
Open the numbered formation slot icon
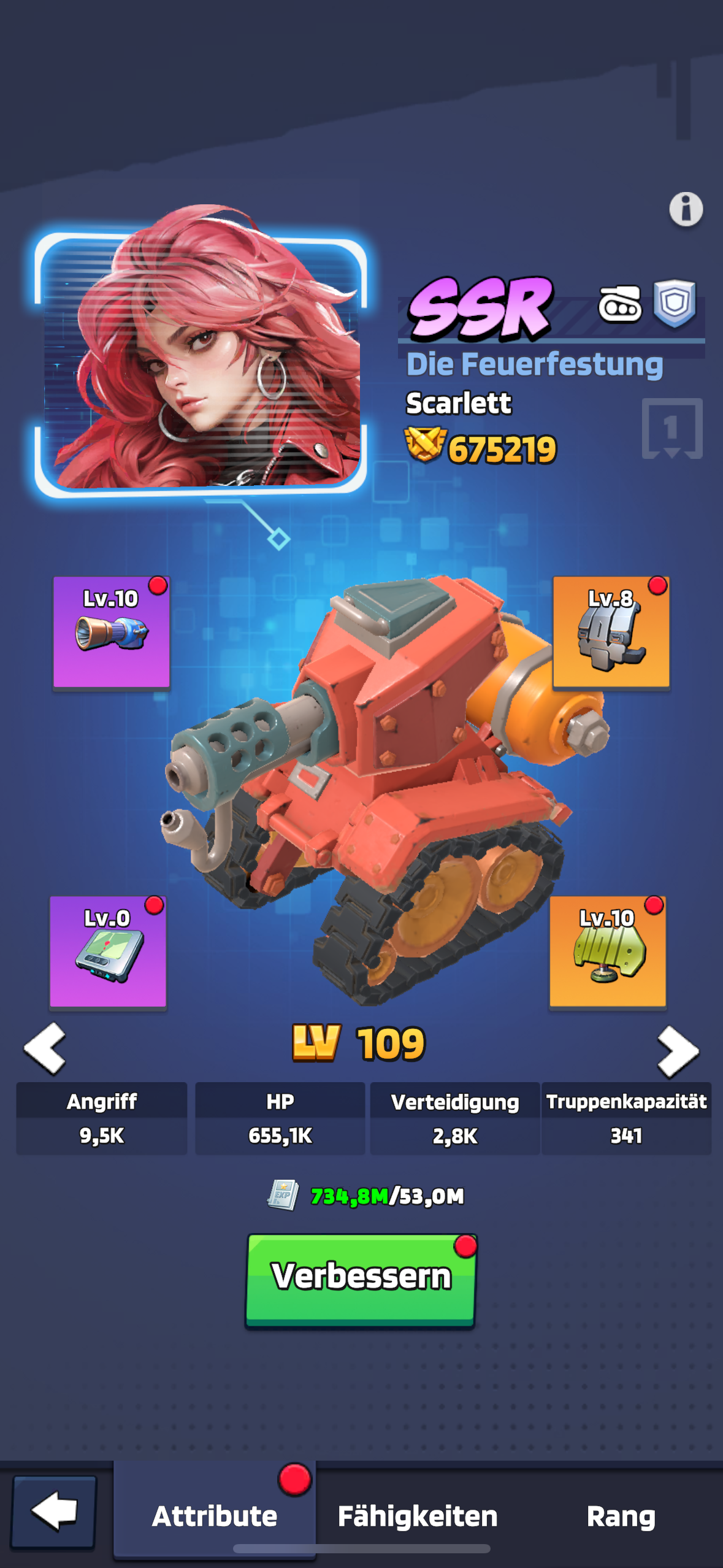[x=671, y=429]
